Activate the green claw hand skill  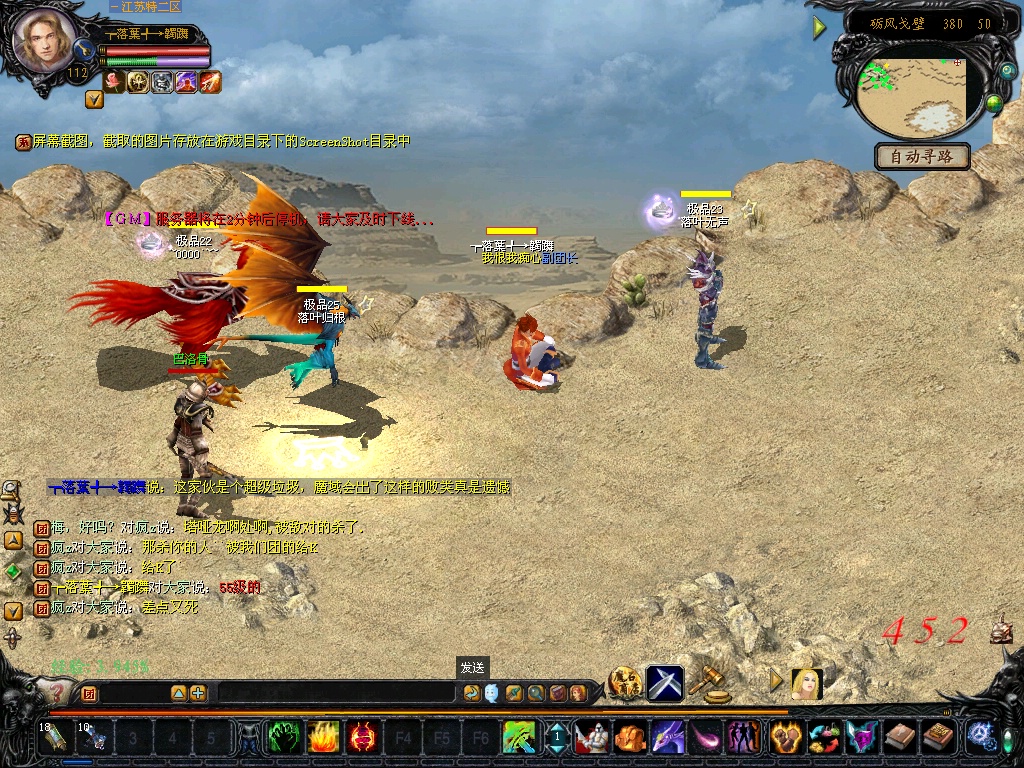point(284,738)
